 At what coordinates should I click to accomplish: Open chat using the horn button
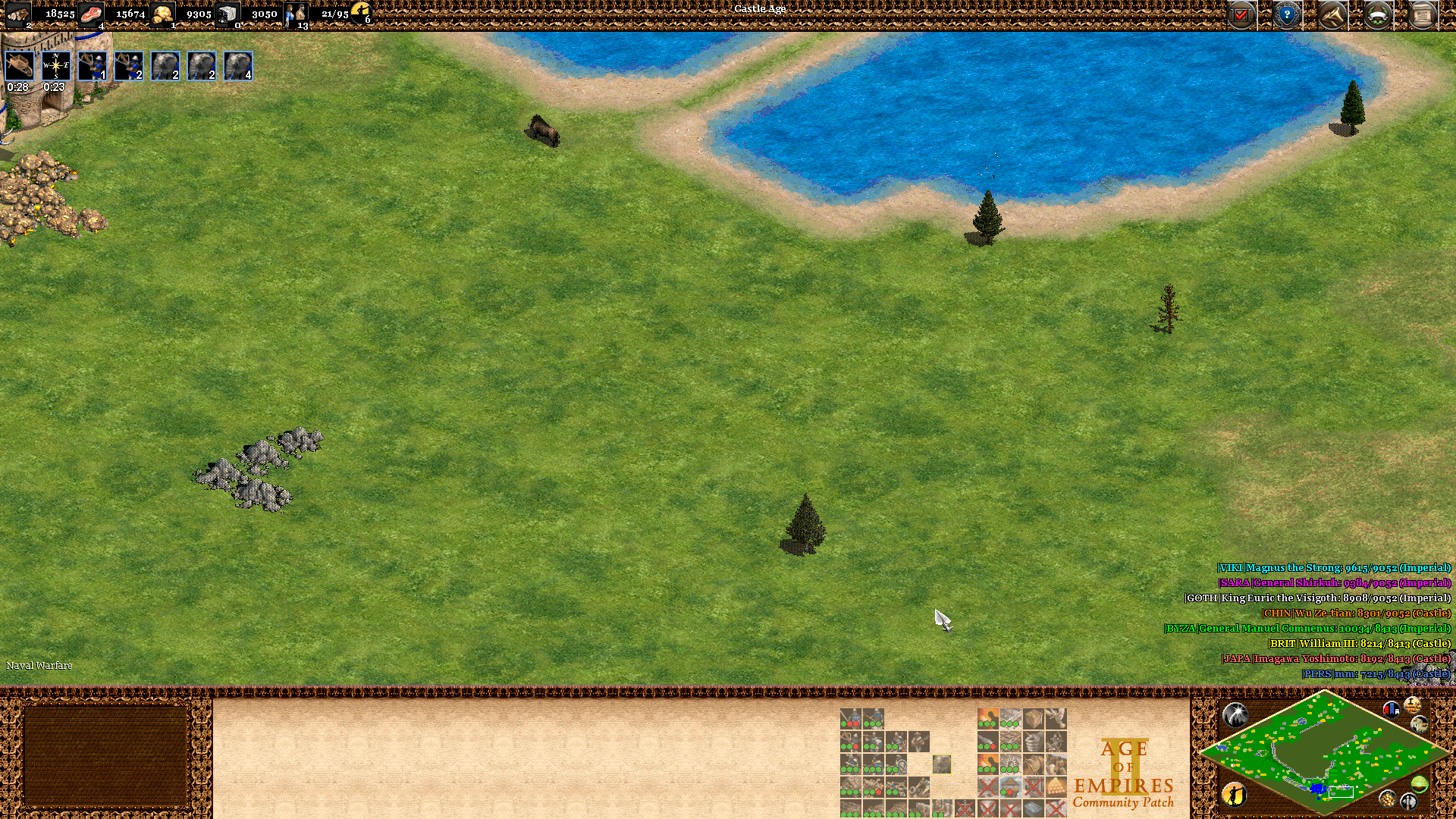1332,14
